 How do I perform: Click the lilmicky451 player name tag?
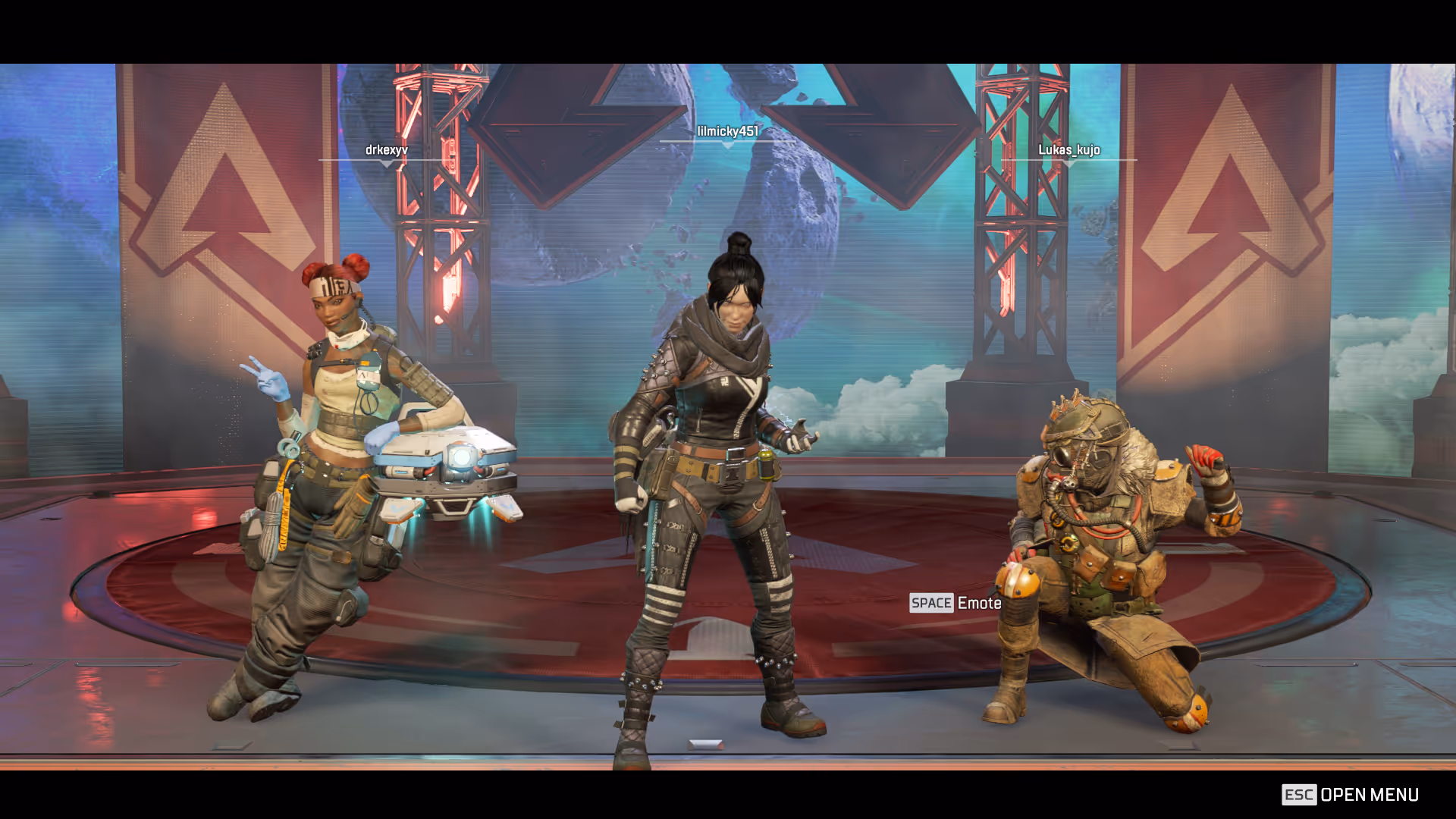click(x=727, y=131)
